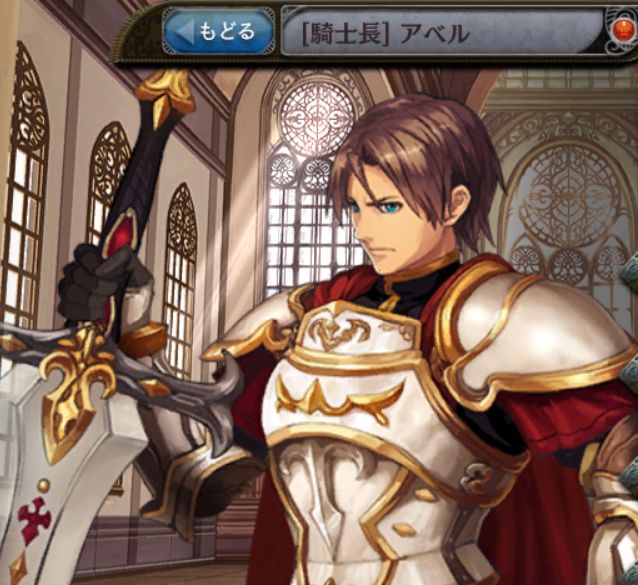Go back with the もどる button
Viewport: 638px width, 585px height.
click(218, 31)
